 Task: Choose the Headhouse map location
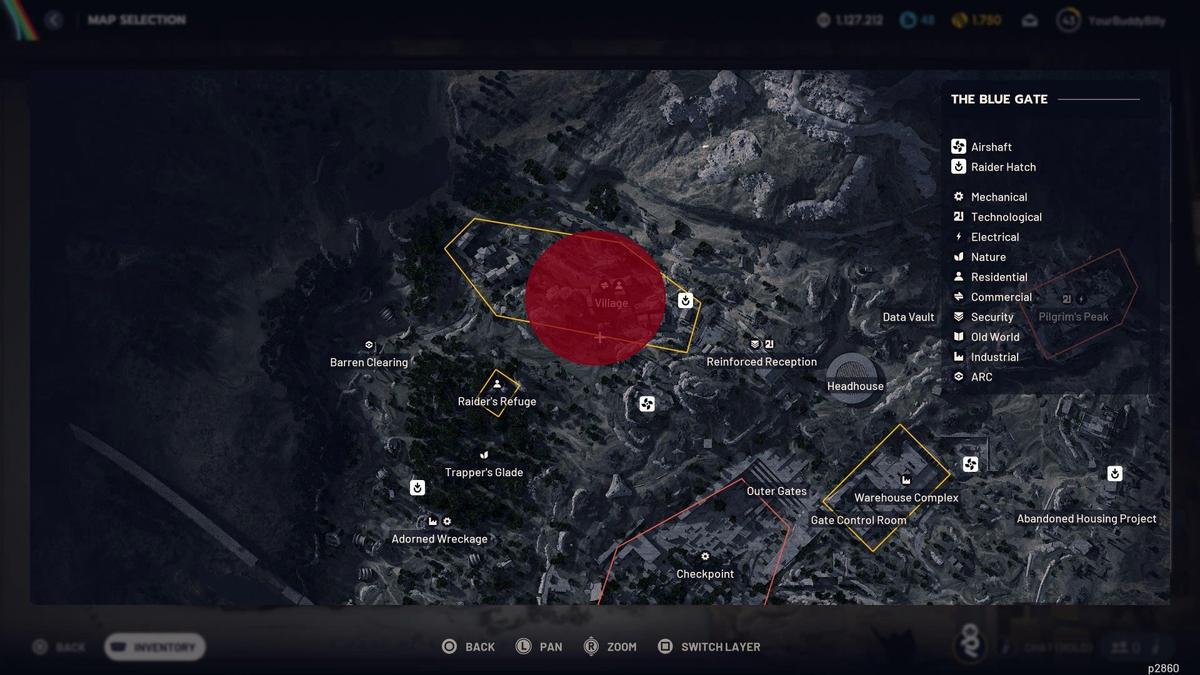855,386
